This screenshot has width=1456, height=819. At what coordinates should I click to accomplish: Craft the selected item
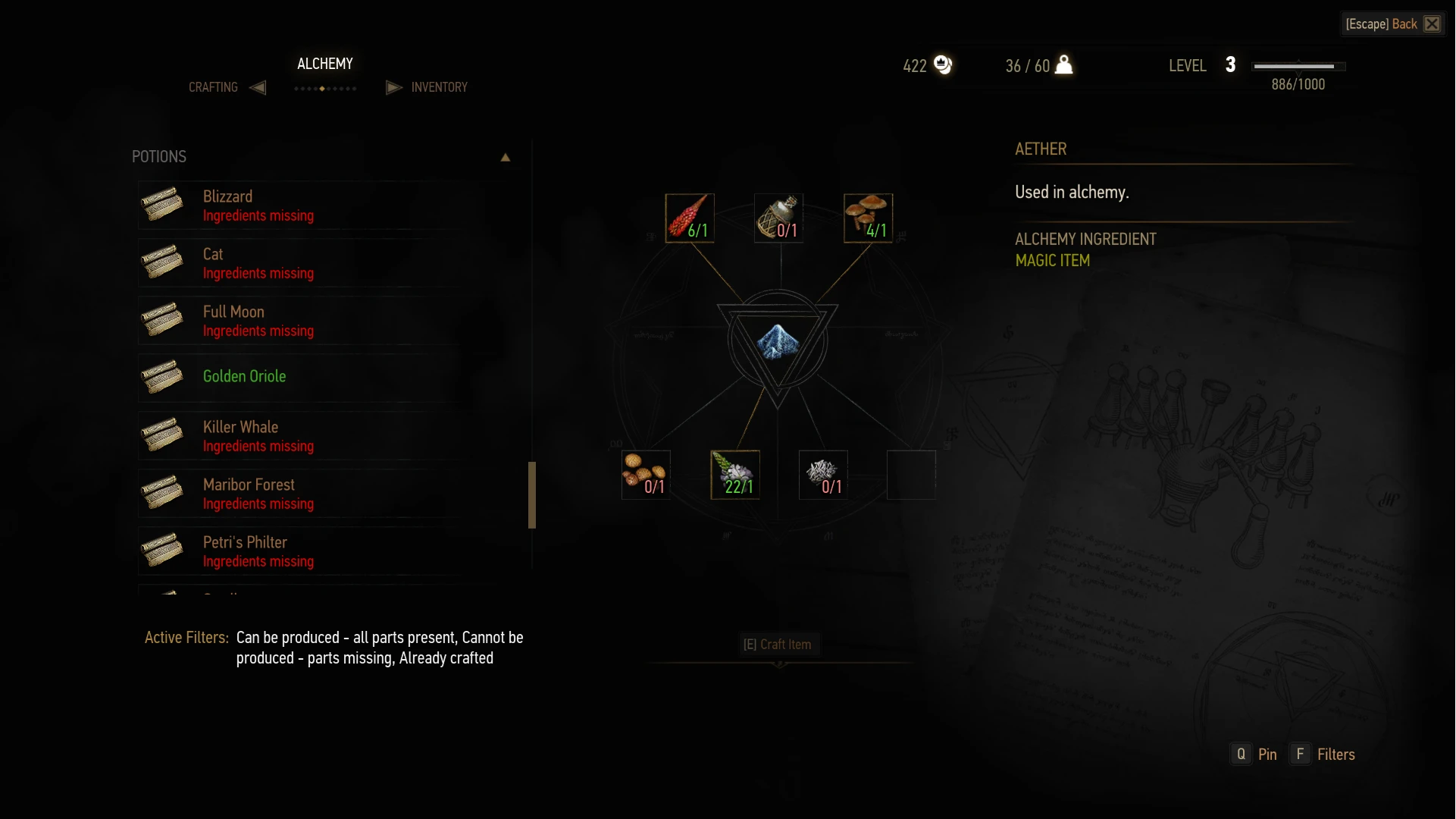777,645
